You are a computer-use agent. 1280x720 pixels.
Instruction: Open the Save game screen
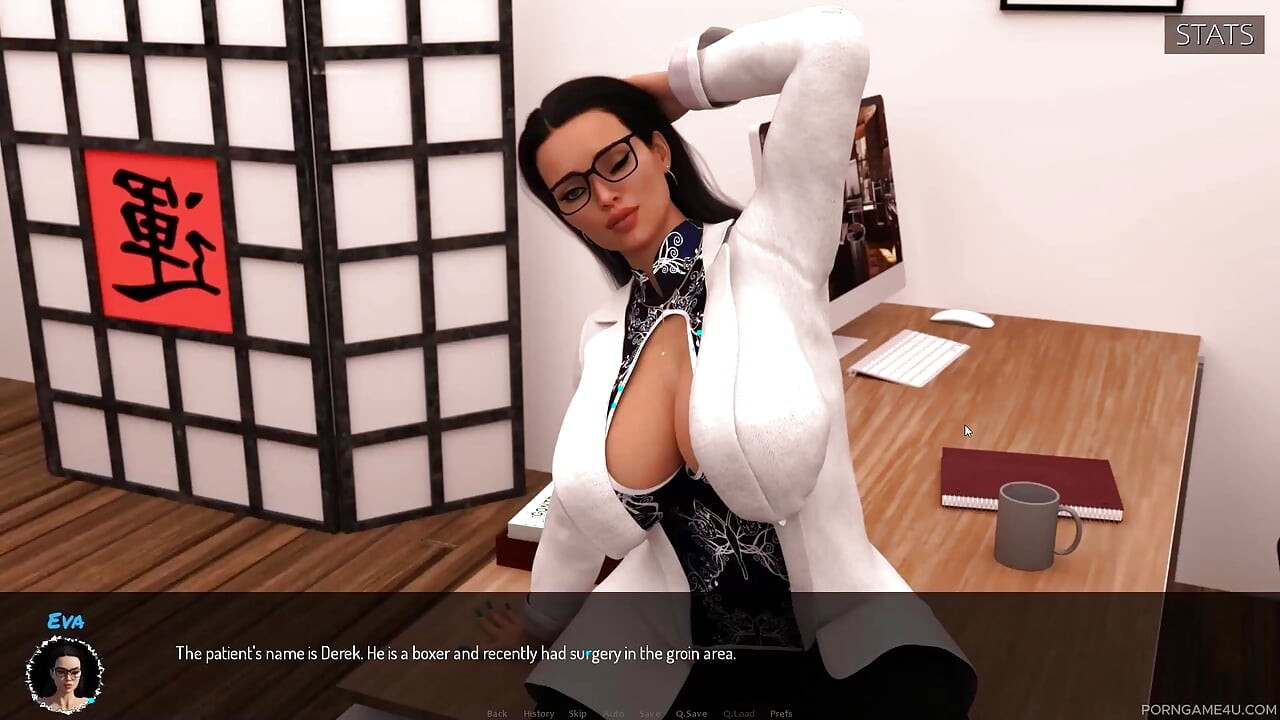[x=650, y=713]
